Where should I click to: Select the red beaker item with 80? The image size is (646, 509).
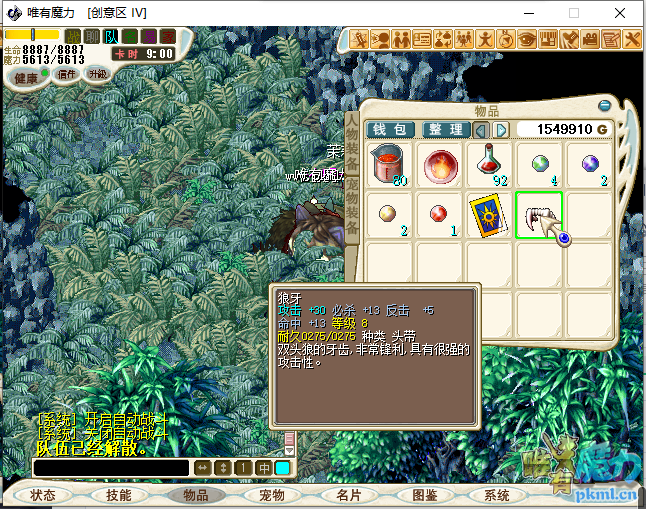tap(389, 164)
